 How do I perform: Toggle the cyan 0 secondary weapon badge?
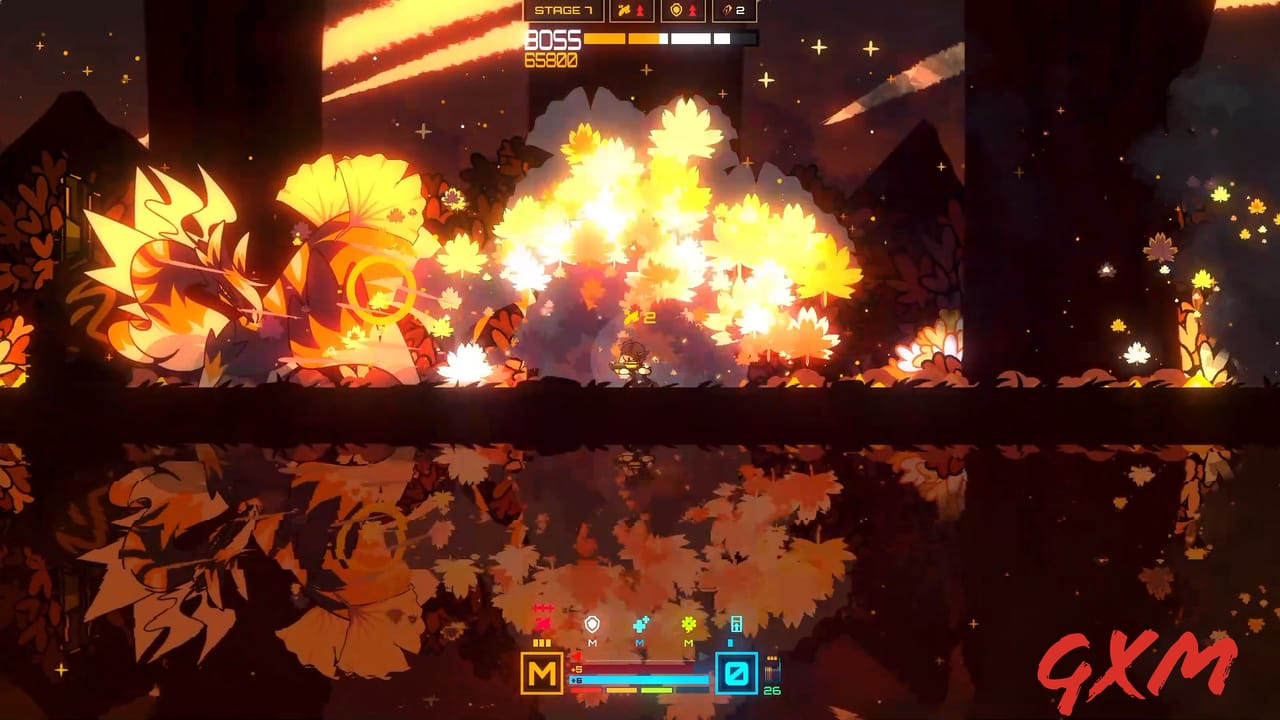tap(737, 673)
